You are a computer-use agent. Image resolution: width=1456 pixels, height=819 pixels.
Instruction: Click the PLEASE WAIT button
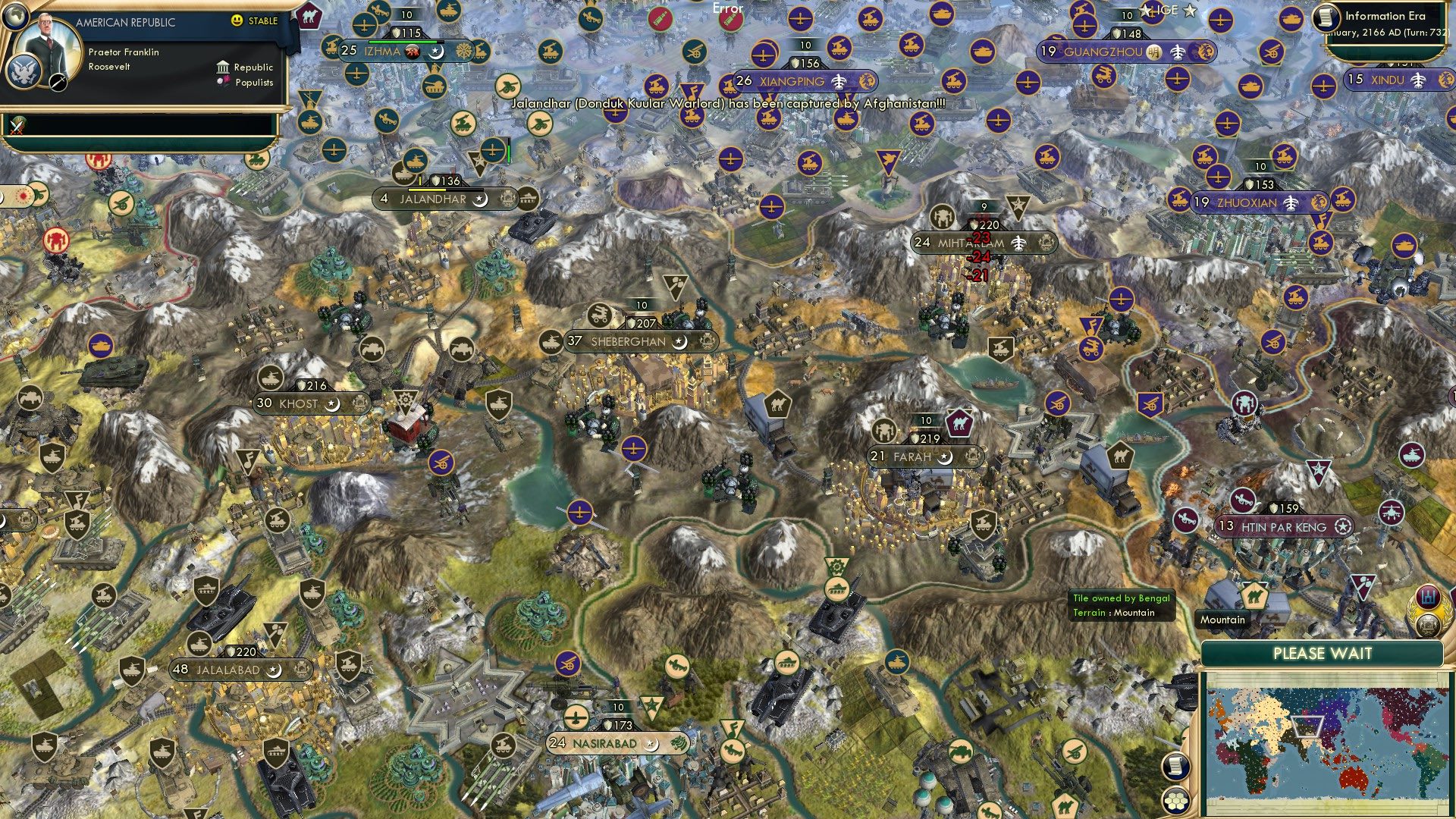[x=1323, y=653]
